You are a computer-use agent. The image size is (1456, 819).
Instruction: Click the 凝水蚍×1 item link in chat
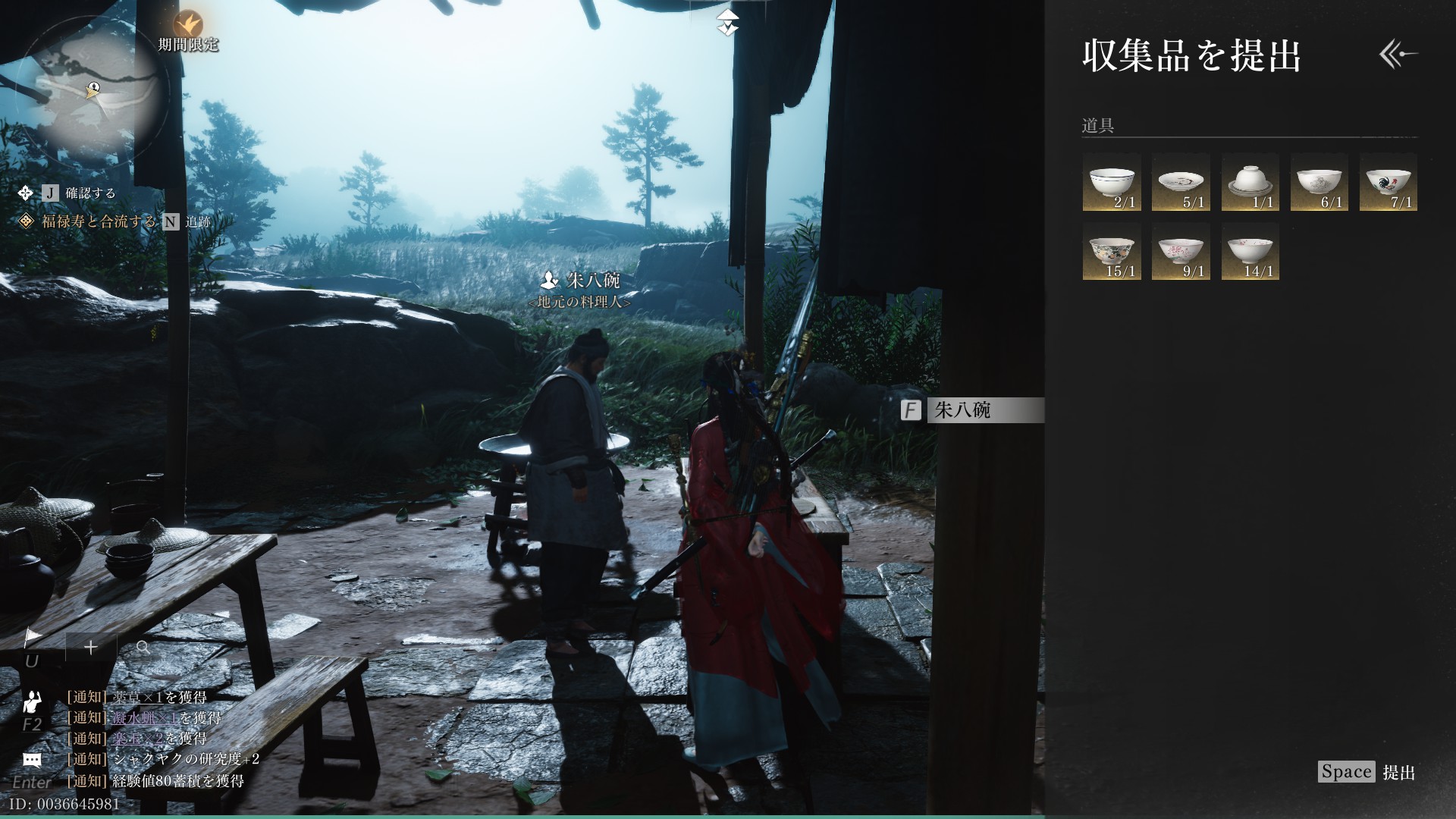145,717
